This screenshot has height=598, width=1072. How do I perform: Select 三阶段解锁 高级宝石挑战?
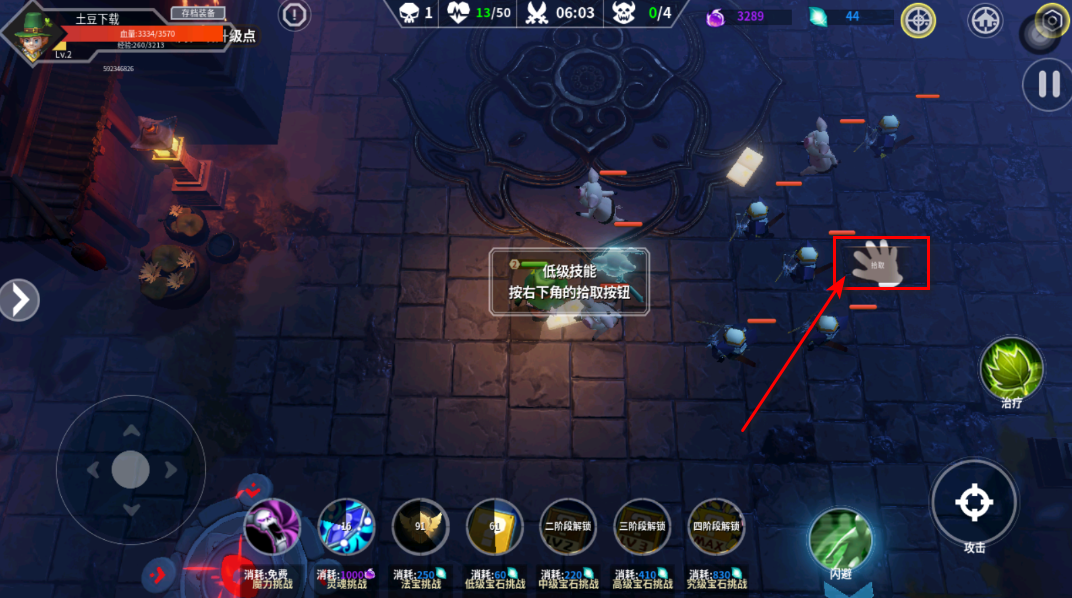click(x=642, y=527)
